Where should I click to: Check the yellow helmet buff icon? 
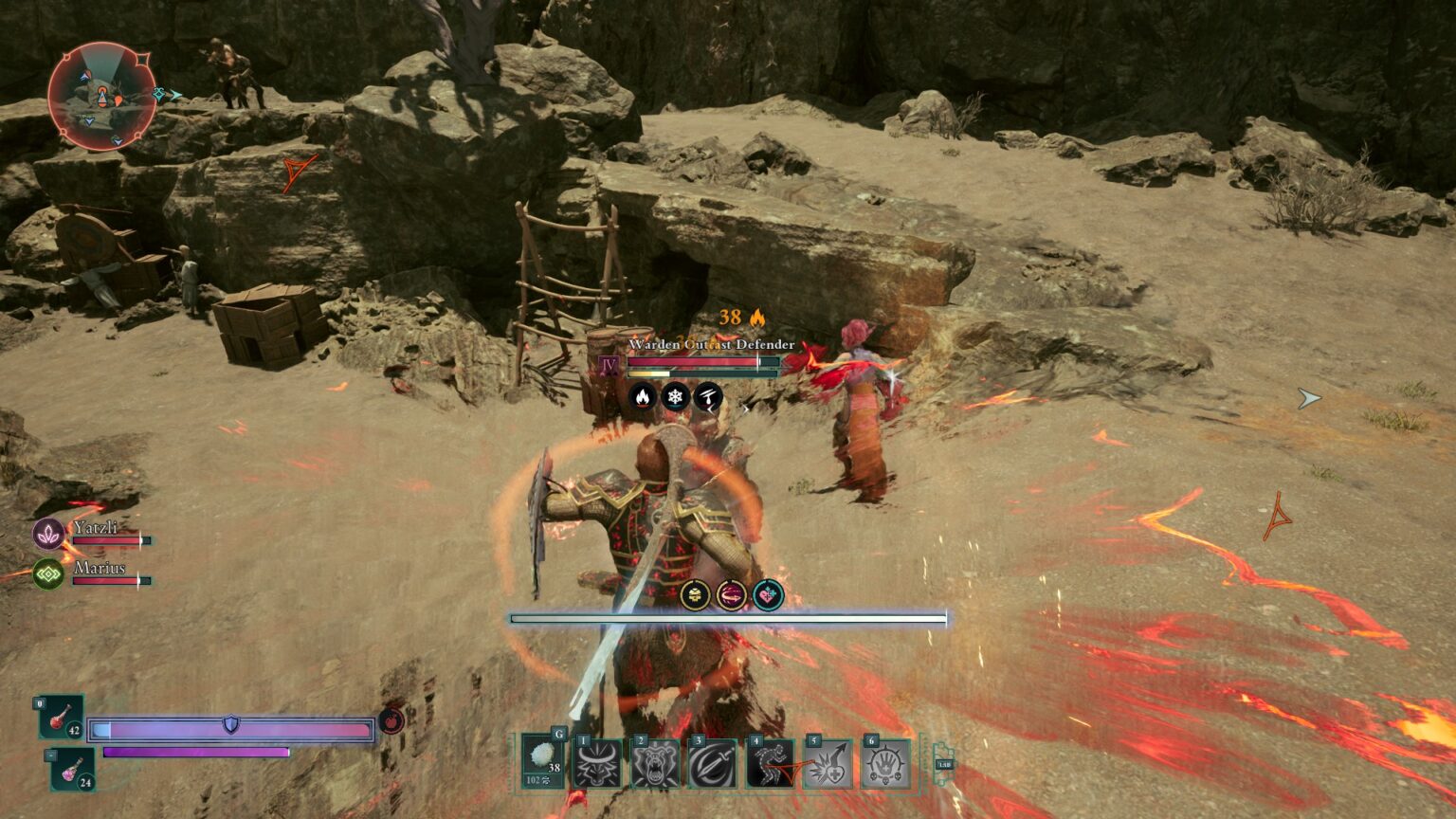(x=695, y=595)
